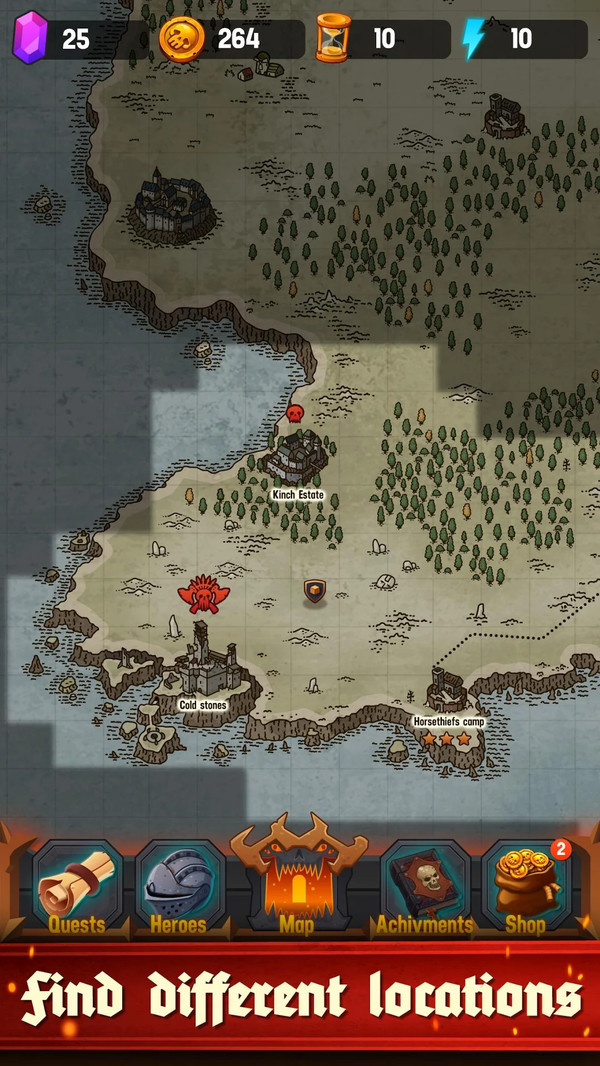This screenshot has width=600, height=1066.
Task: Tap the gold coin currency icon
Action: tap(181, 39)
